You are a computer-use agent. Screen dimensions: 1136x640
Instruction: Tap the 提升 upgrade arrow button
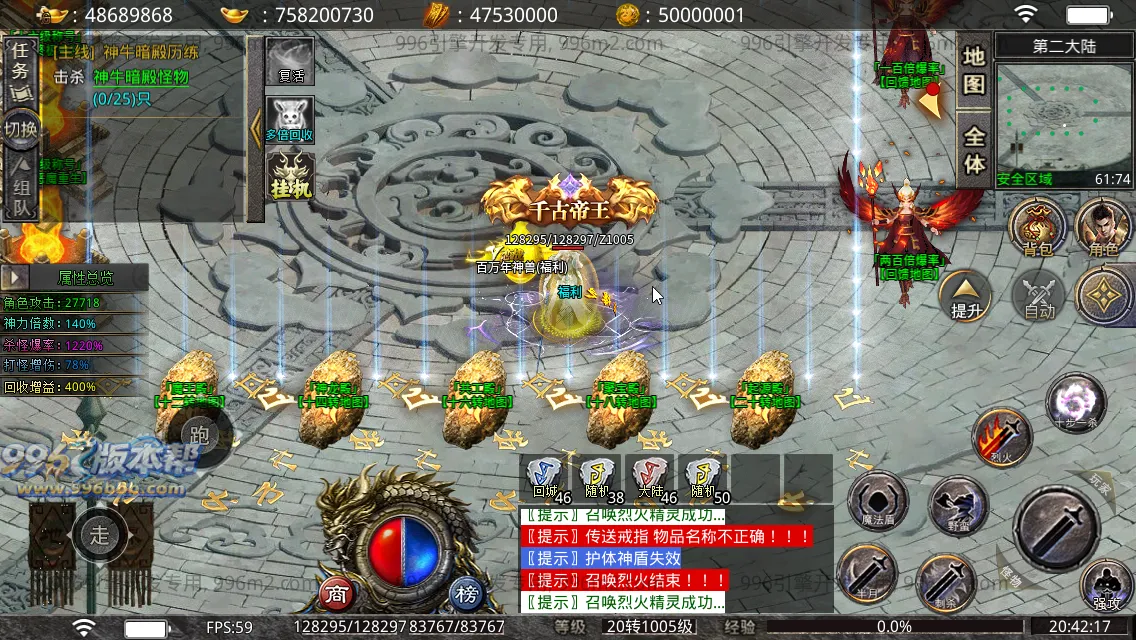pos(965,296)
